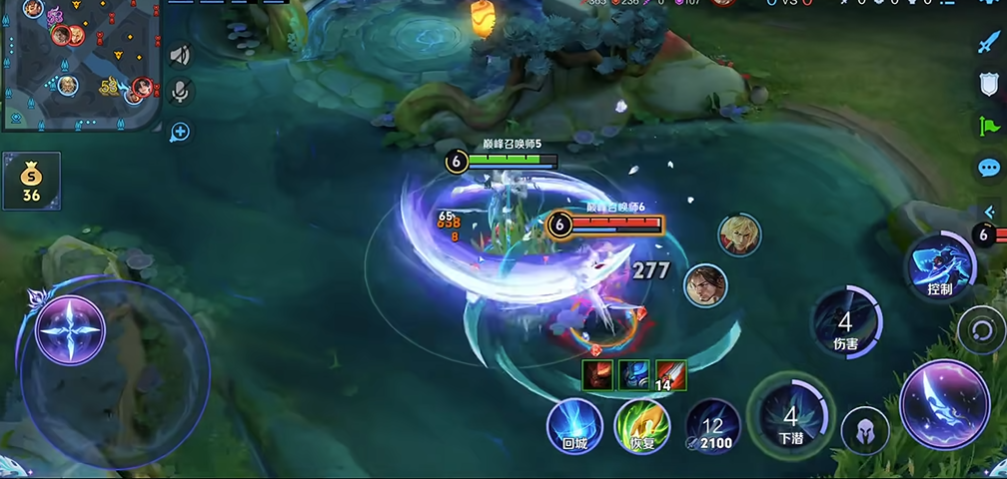Click the circular arrows swap button
1007x479 pixels.
981,330
